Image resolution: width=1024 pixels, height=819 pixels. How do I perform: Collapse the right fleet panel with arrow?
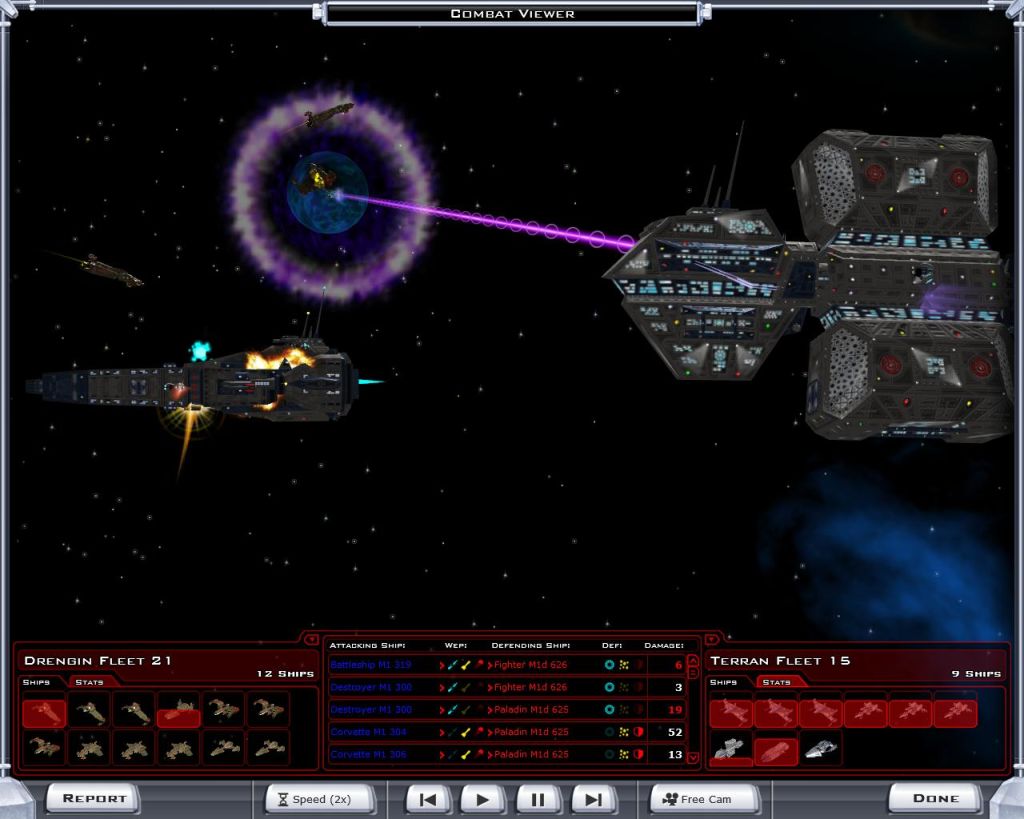[711, 639]
